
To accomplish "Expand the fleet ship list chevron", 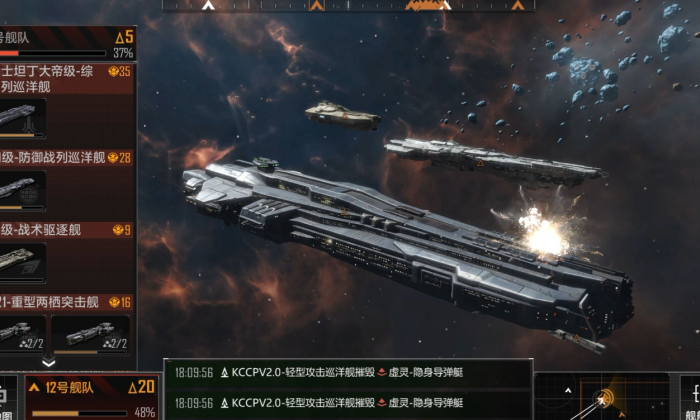I will (x=48, y=362).
